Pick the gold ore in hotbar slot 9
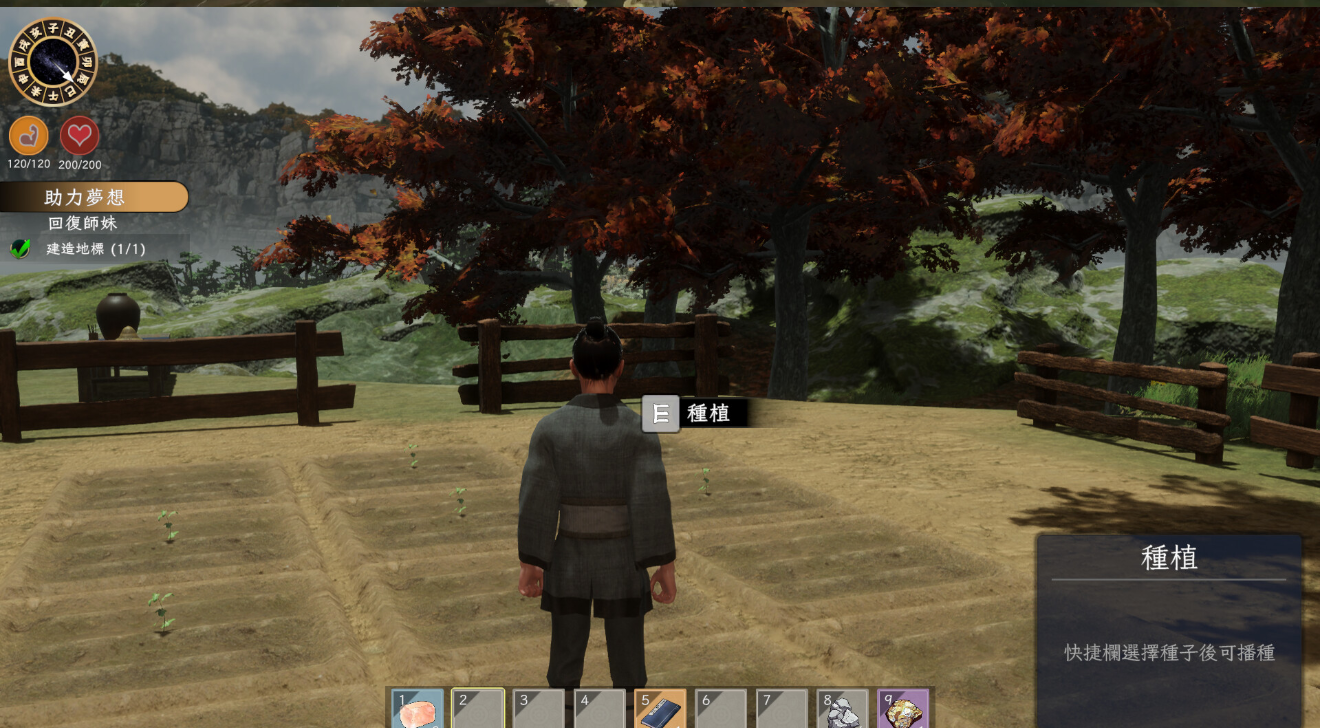 click(904, 709)
